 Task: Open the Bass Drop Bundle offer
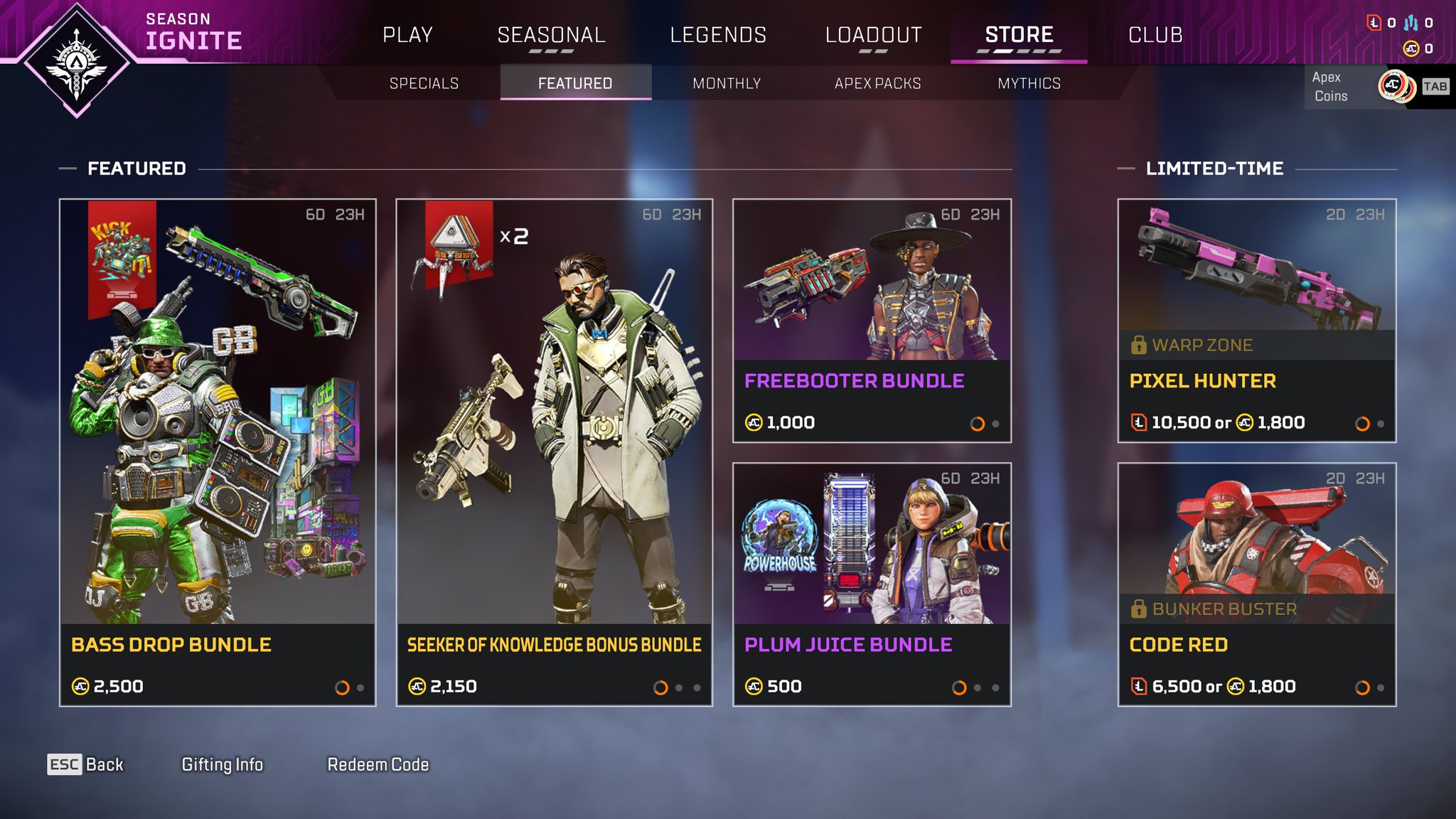[218, 452]
